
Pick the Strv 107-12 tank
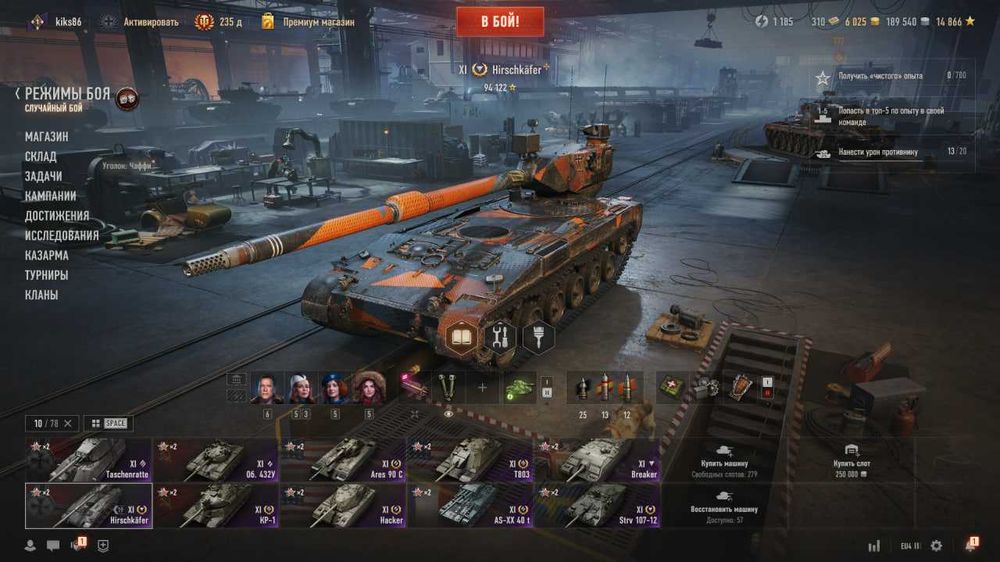[597, 505]
